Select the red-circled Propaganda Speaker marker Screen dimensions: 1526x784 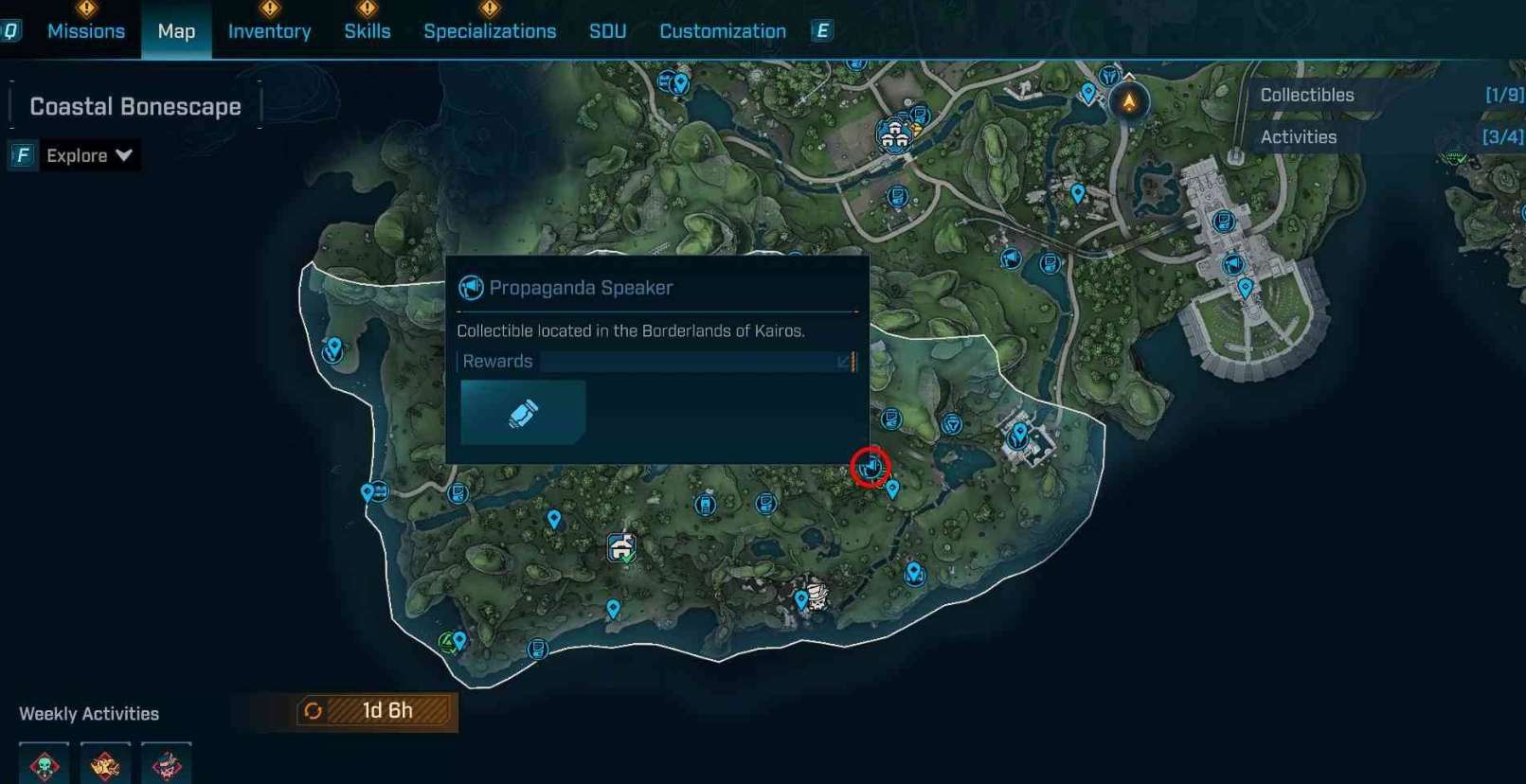coord(870,467)
